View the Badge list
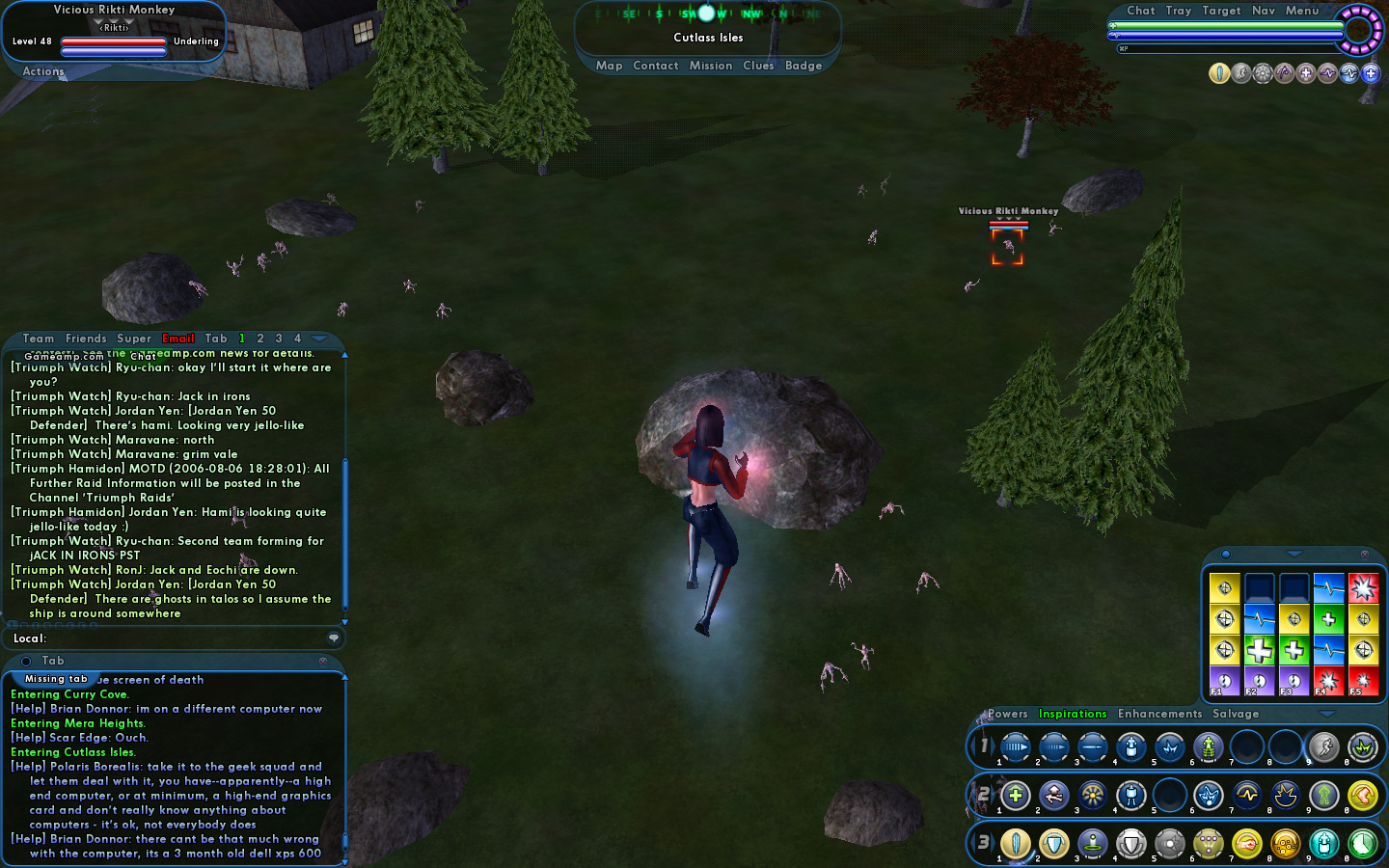The height and width of the screenshot is (868, 1389). [803, 66]
